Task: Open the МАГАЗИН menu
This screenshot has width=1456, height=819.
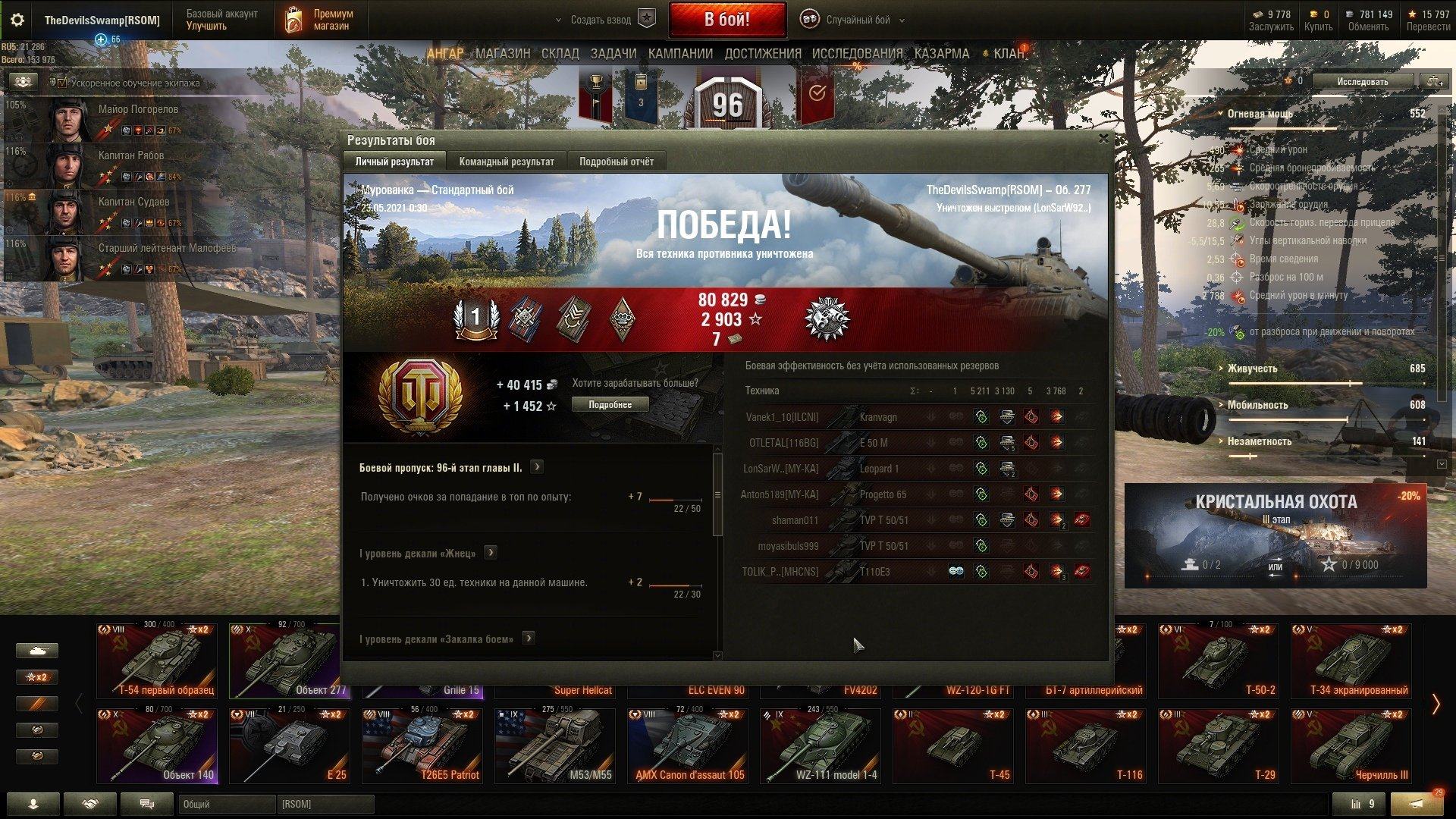Action: pos(503,54)
